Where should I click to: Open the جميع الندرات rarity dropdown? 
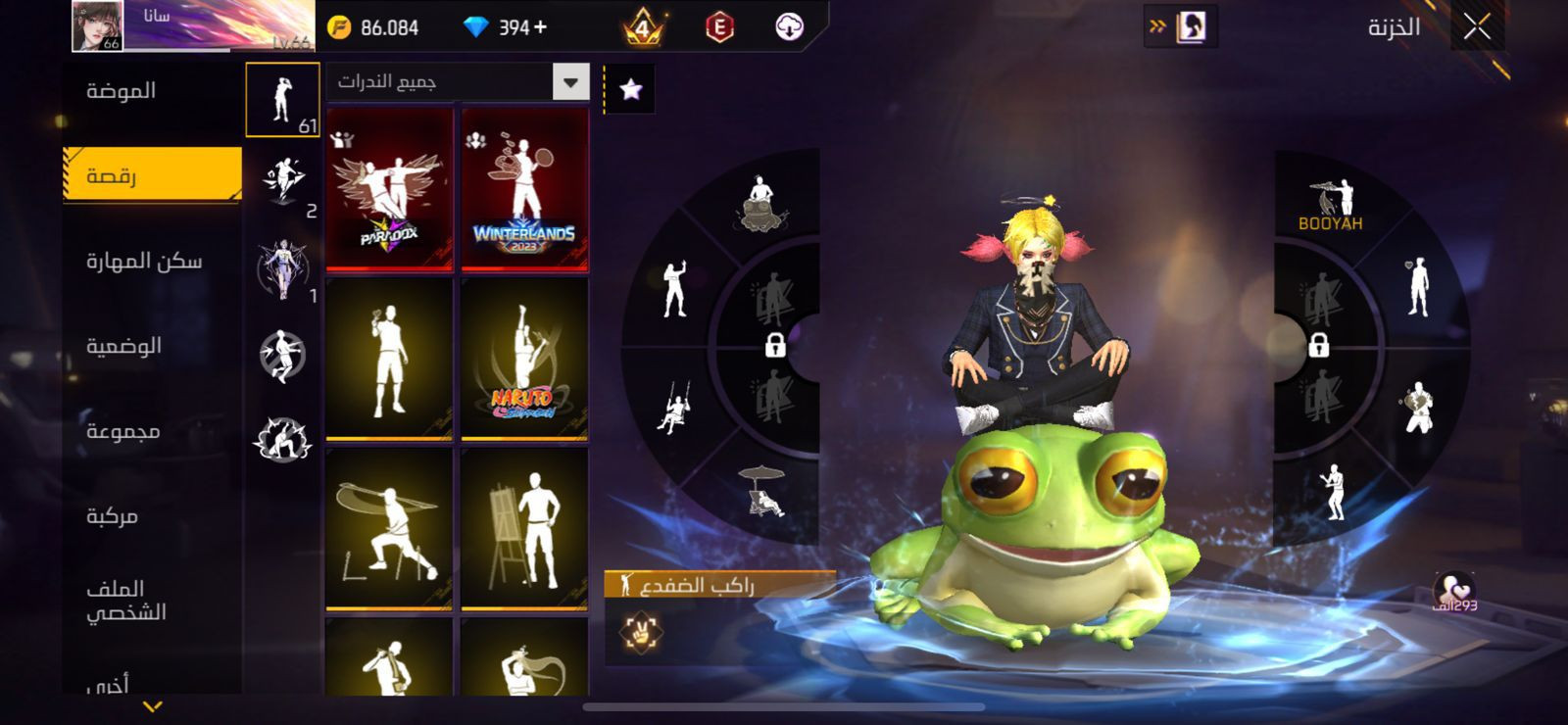coord(569,82)
